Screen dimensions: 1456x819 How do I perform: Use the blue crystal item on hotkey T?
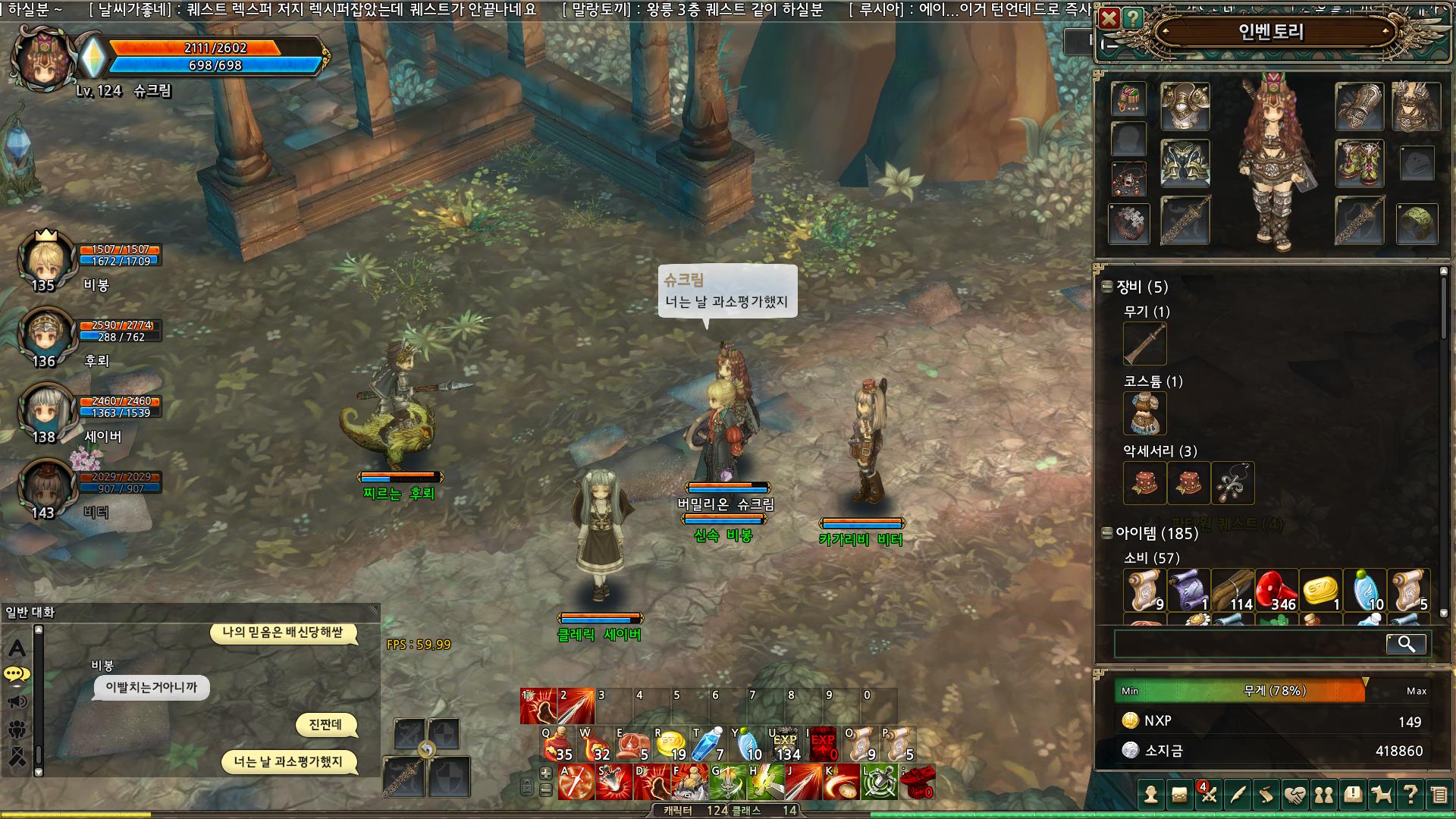(709, 745)
